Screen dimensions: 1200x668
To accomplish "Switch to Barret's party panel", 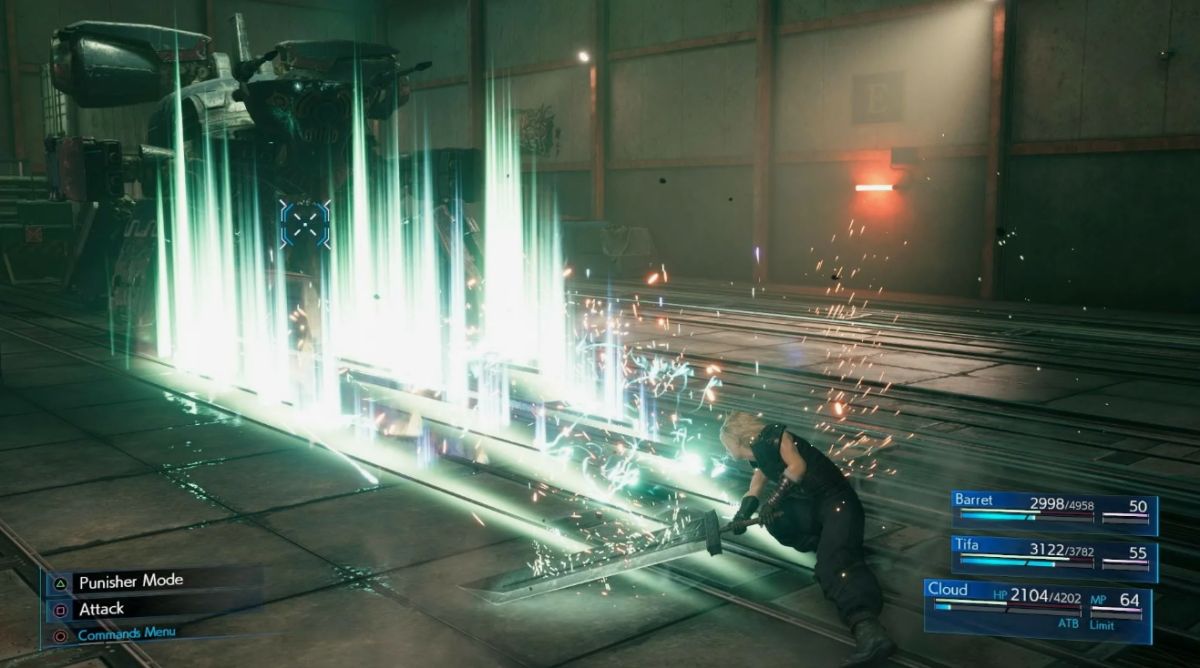I will (x=1053, y=512).
